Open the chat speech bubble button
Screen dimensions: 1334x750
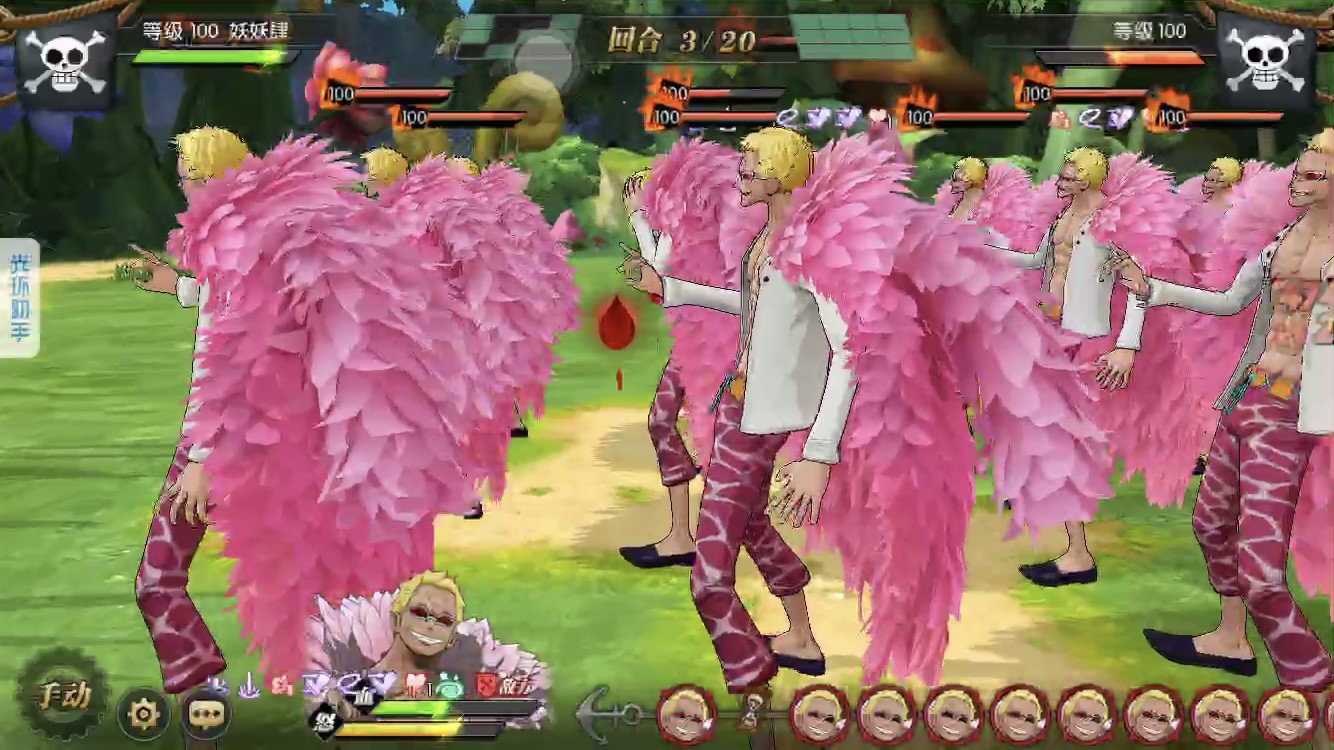click(x=207, y=713)
